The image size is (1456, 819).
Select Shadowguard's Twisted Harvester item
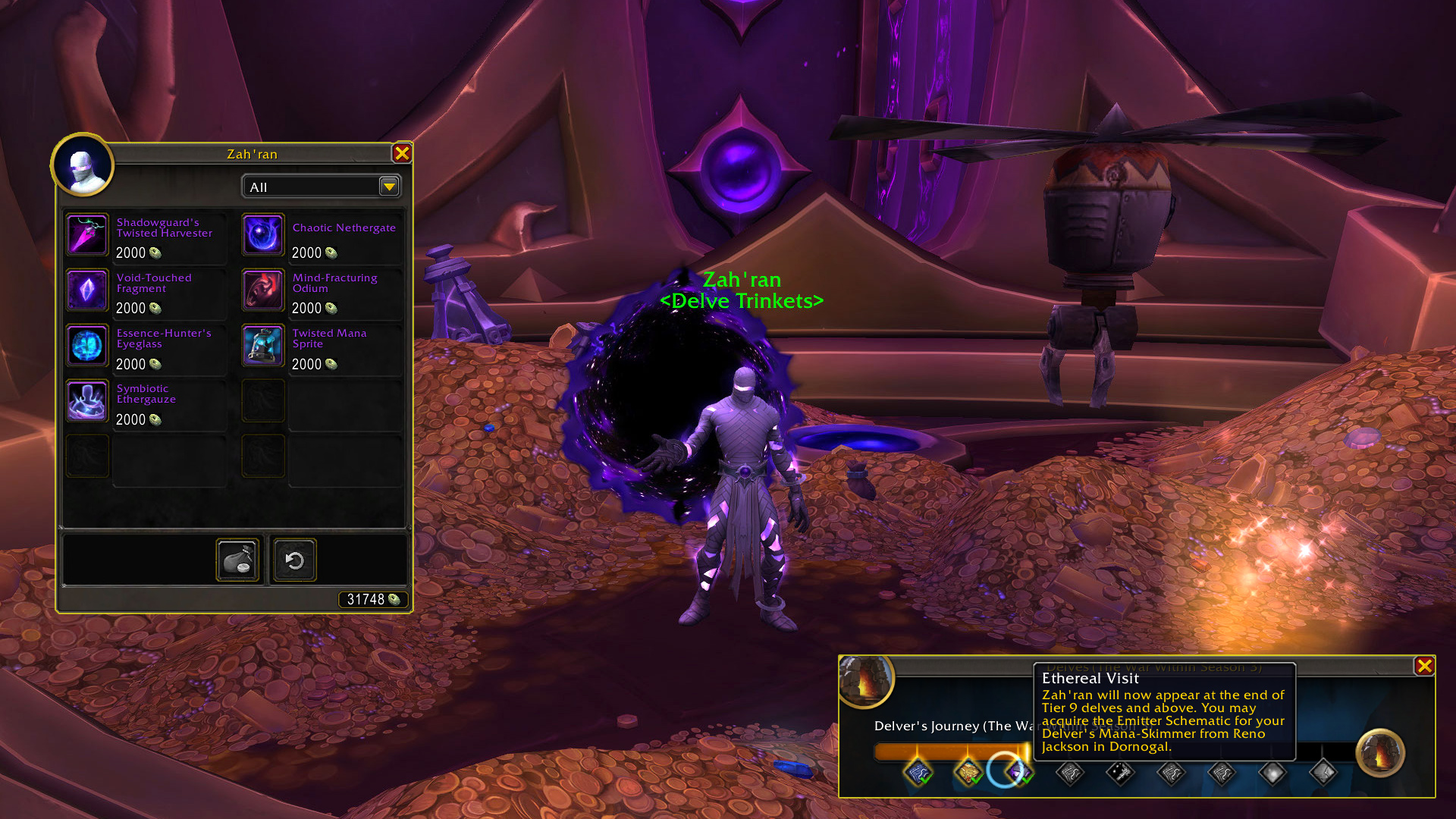[87, 235]
